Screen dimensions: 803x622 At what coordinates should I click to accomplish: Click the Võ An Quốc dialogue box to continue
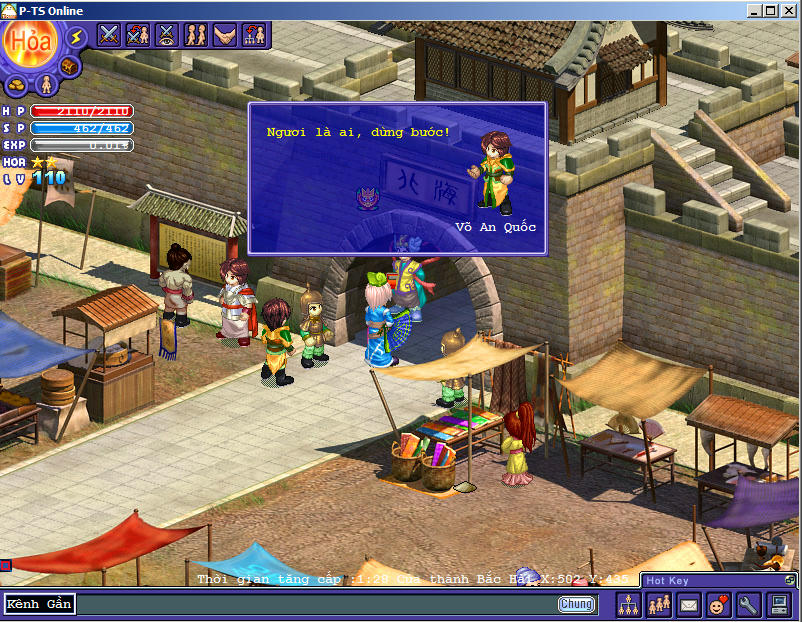point(397,178)
